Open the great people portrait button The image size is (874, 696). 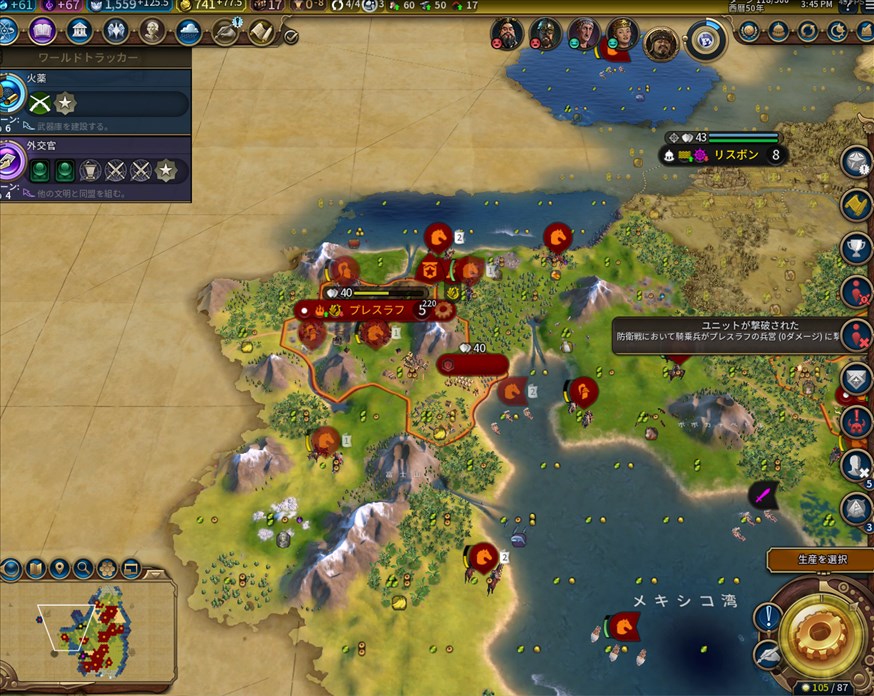[x=153, y=31]
